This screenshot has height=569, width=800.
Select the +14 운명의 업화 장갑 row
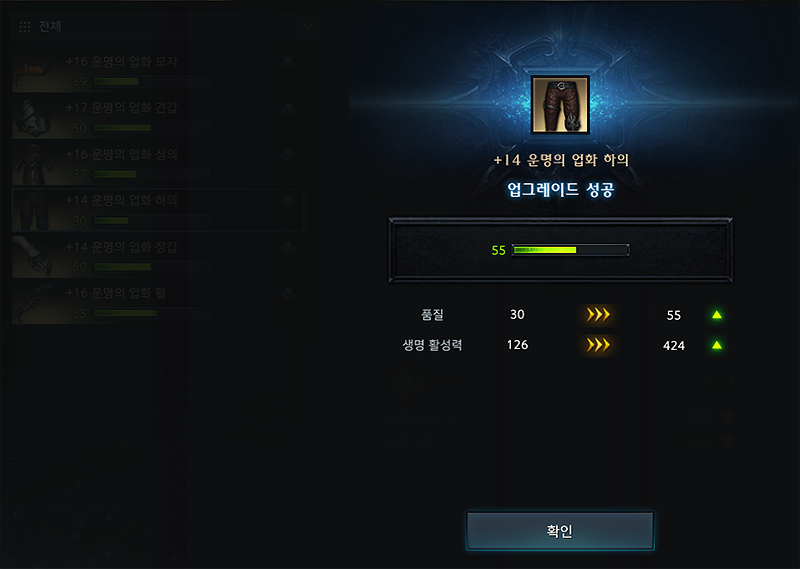(155, 256)
